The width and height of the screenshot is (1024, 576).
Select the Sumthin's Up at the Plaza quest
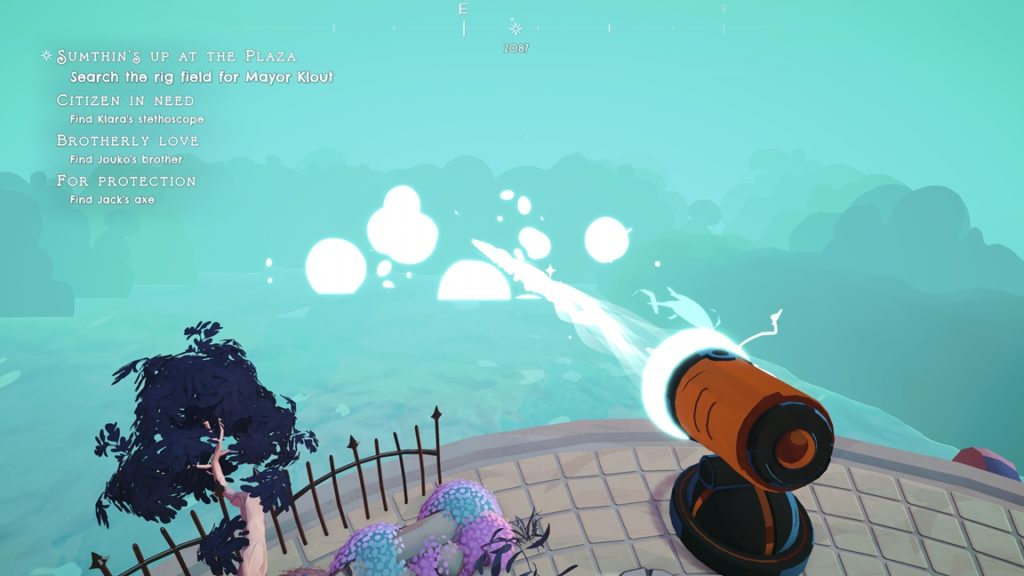pos(176,56)
